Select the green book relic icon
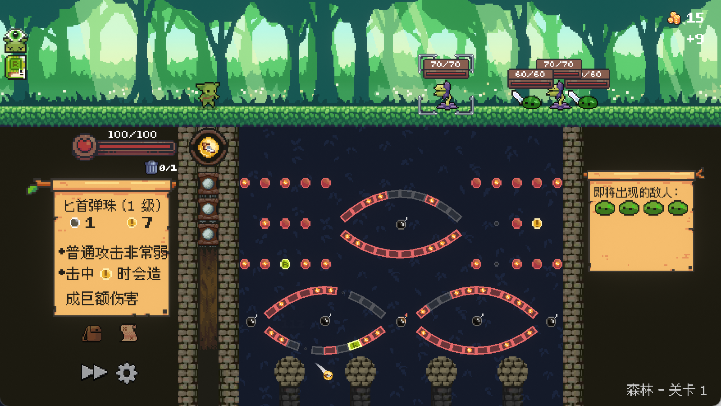The image size is (721, 406). 14,67
